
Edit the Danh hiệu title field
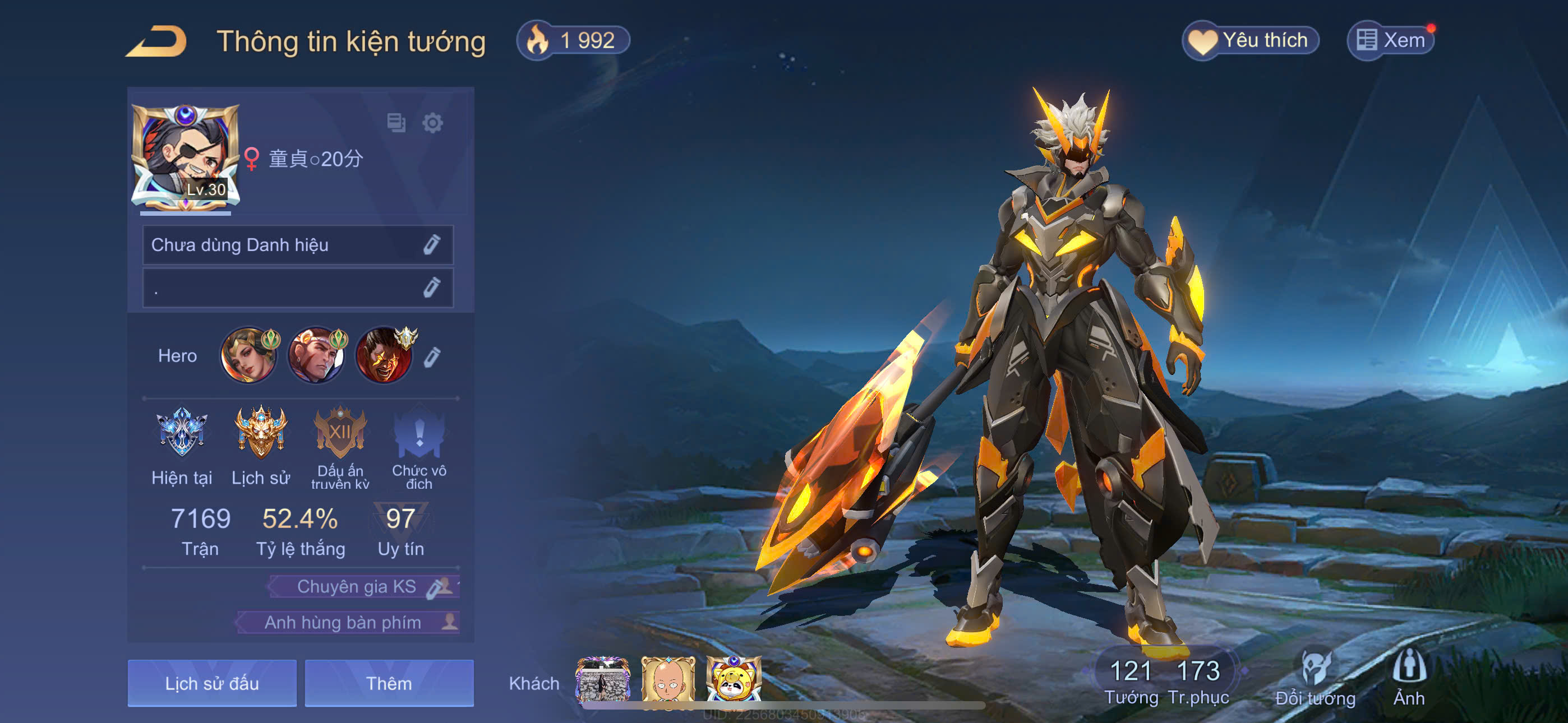pyautogui.click(x=432, y=245)
